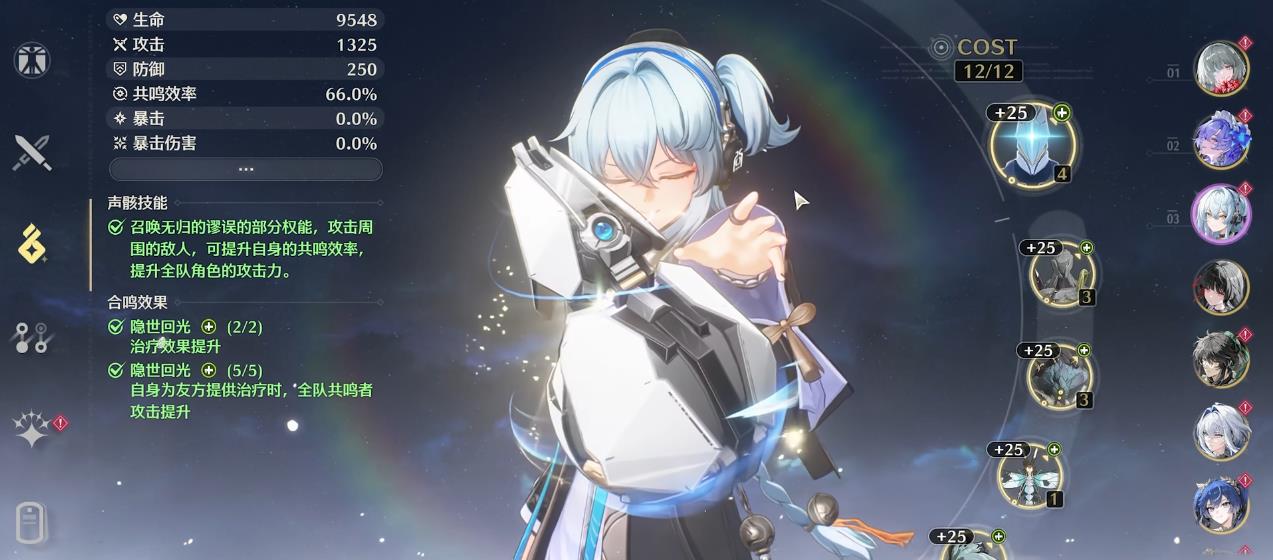Select the cost 1 dragonfly-winged echo slot

1031,475
